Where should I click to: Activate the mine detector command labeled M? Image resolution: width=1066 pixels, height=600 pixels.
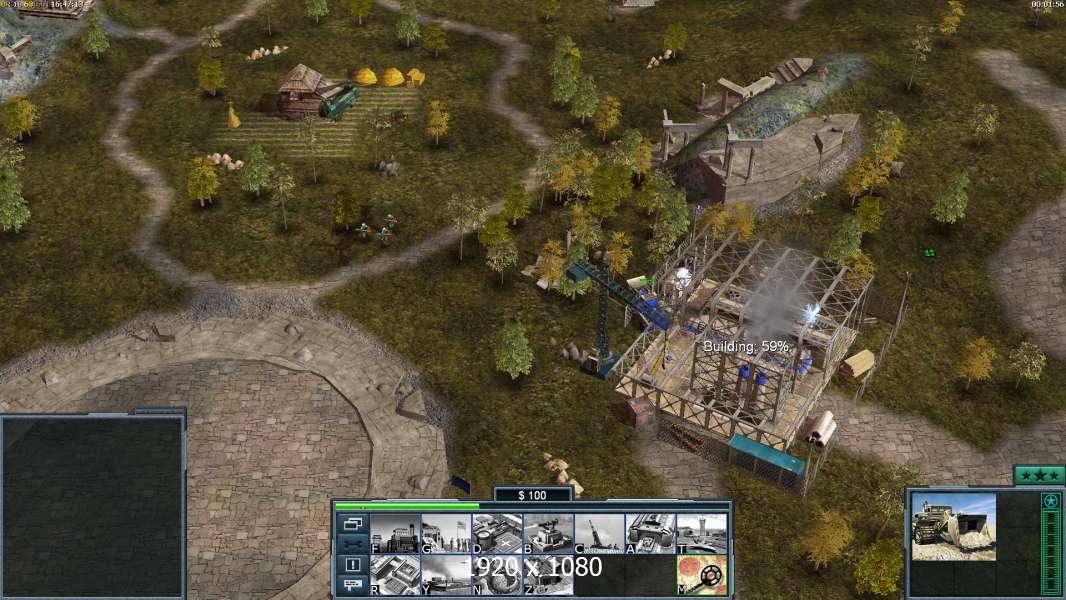(701, 574)
